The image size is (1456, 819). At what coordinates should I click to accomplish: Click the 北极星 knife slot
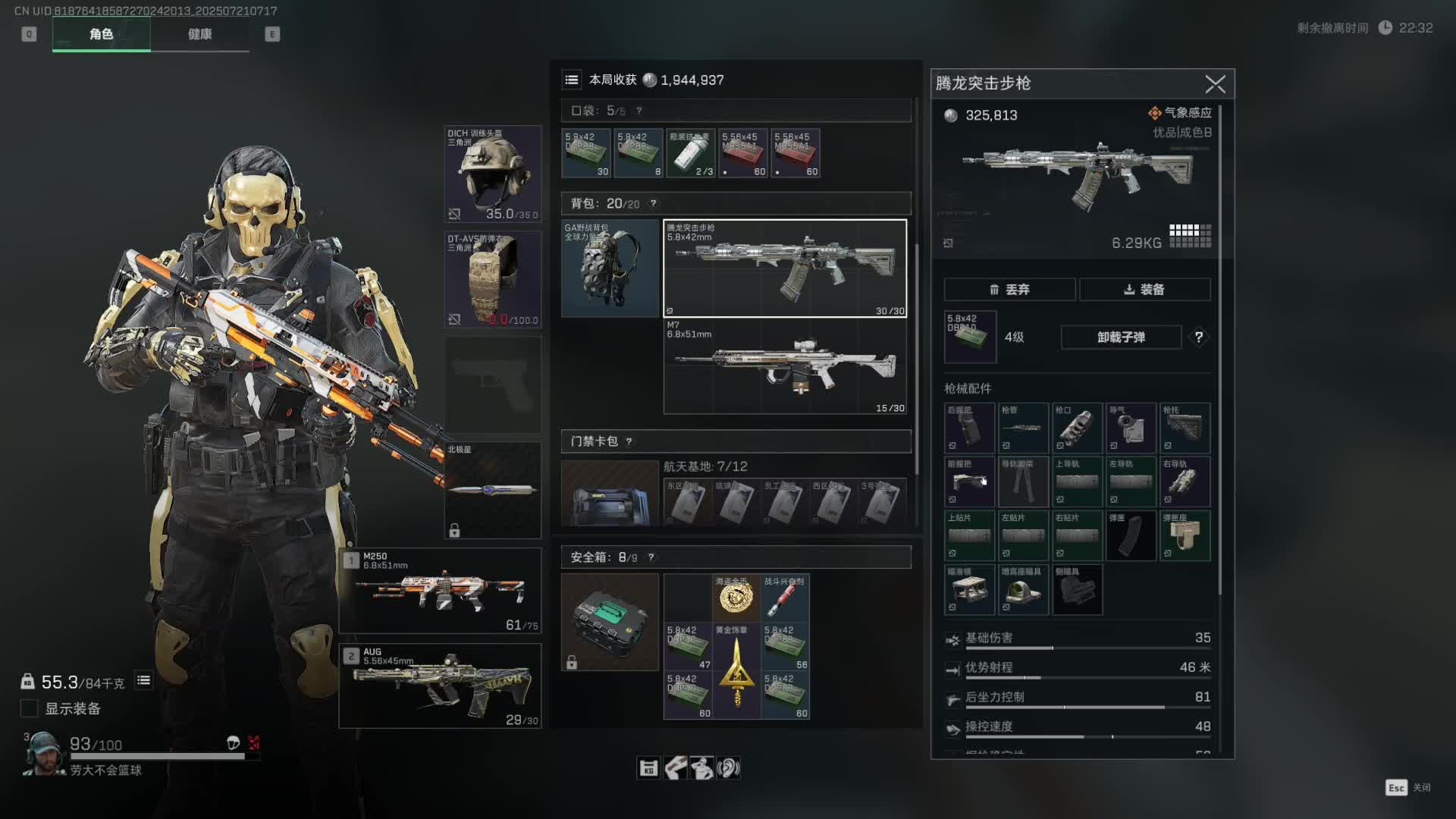(x=493, y=490)
